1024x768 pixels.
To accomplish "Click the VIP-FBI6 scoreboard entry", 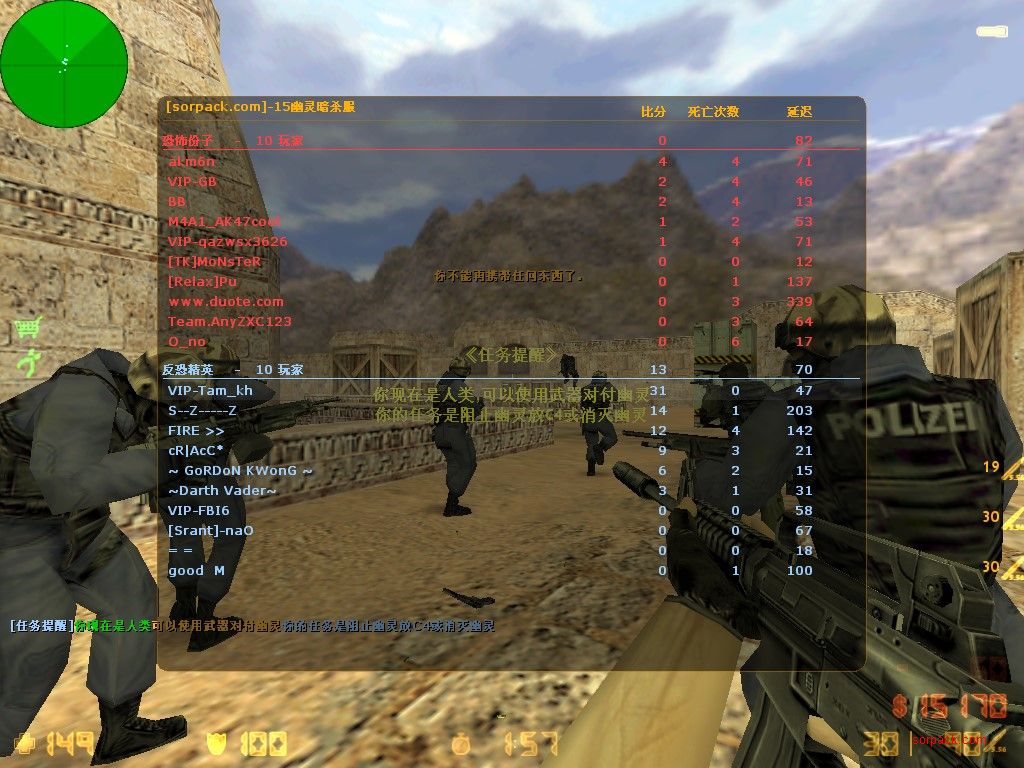I will [198, 510].
